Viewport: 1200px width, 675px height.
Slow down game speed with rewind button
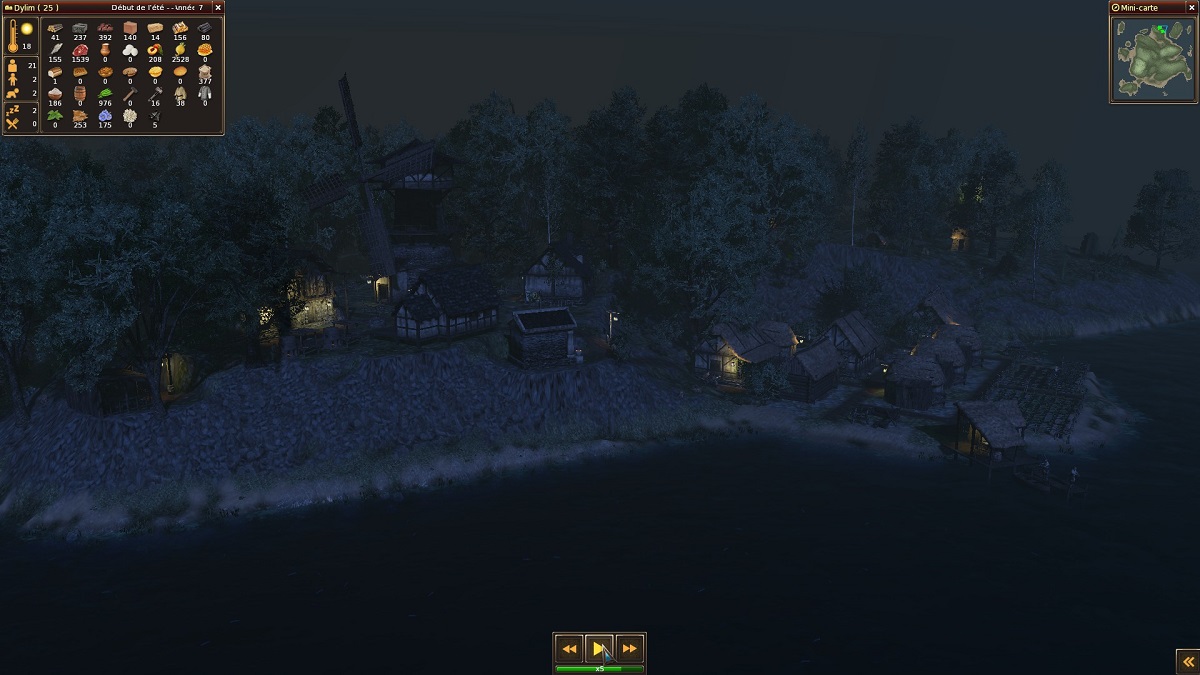click(x=569, y=648)
